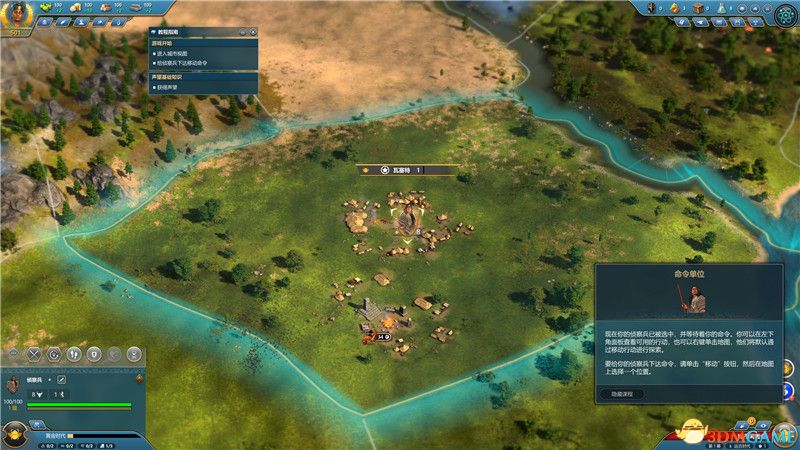Image resolution: width=800 pixels, height=450 pixels.
Task: Click the erlenmeyer flask science resource icon
Action: [x=724, y=10]
